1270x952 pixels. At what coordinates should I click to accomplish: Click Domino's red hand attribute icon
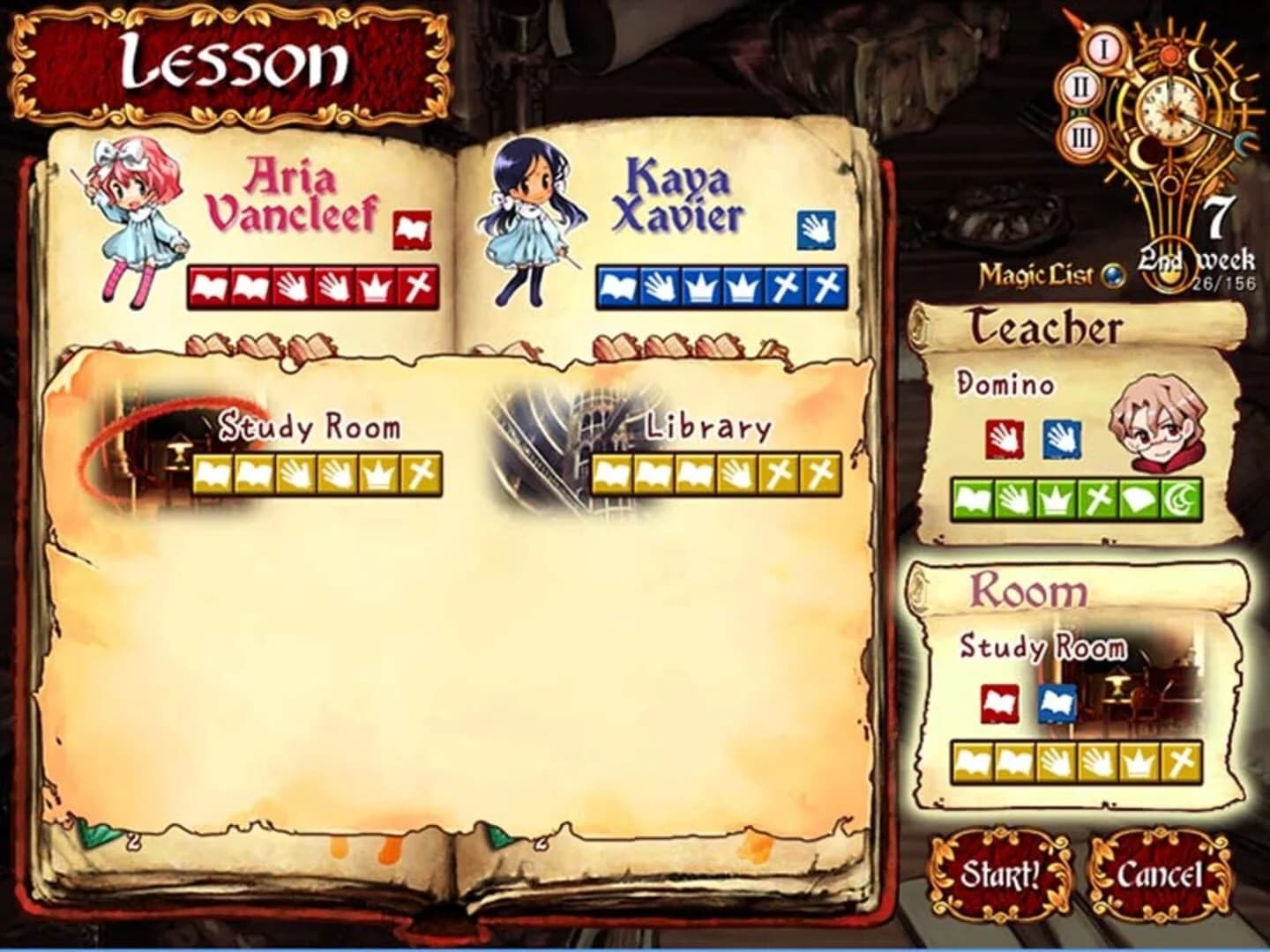[1004, 438]
